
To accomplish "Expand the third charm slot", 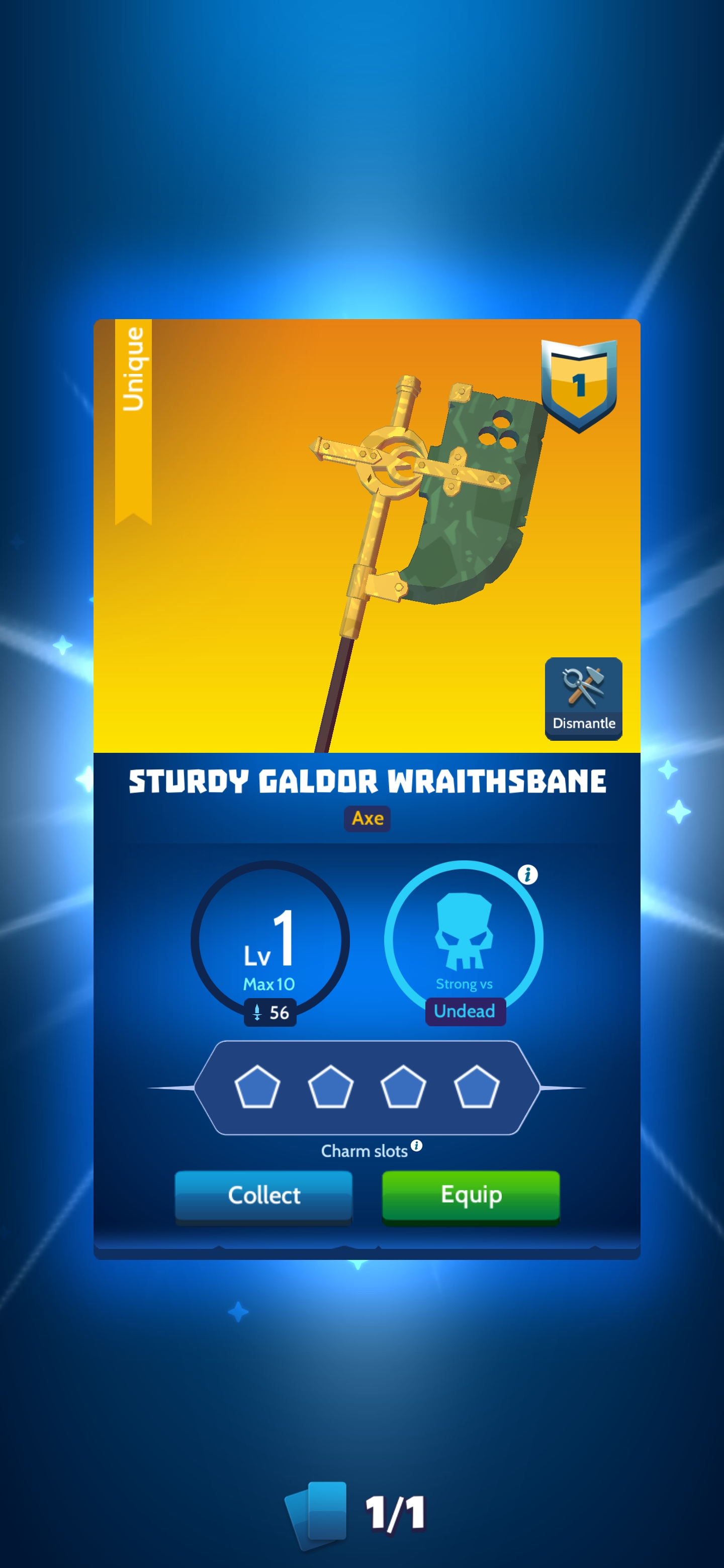I will (403, 1087).
